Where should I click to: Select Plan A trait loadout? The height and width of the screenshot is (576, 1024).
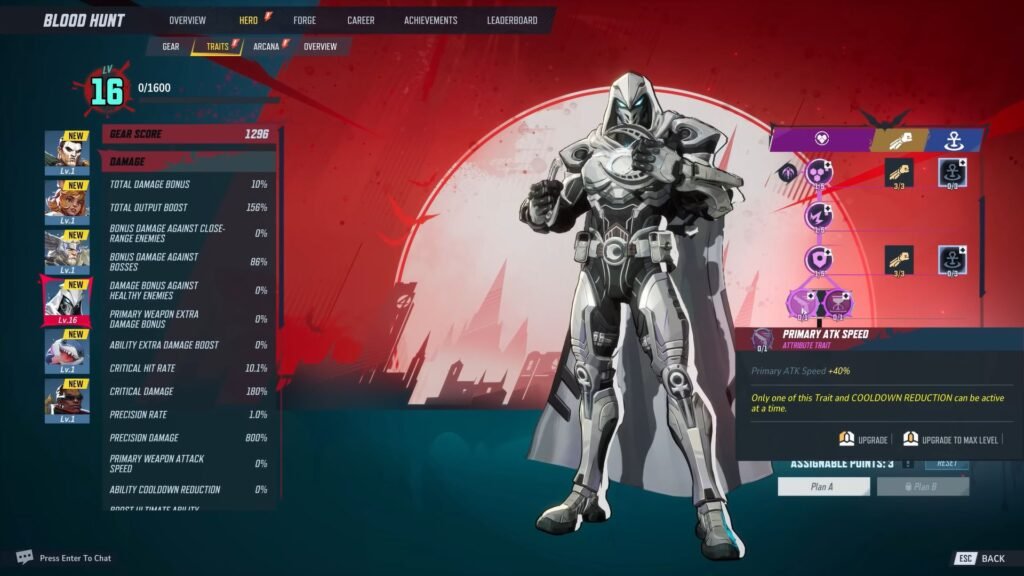(824, 487)
